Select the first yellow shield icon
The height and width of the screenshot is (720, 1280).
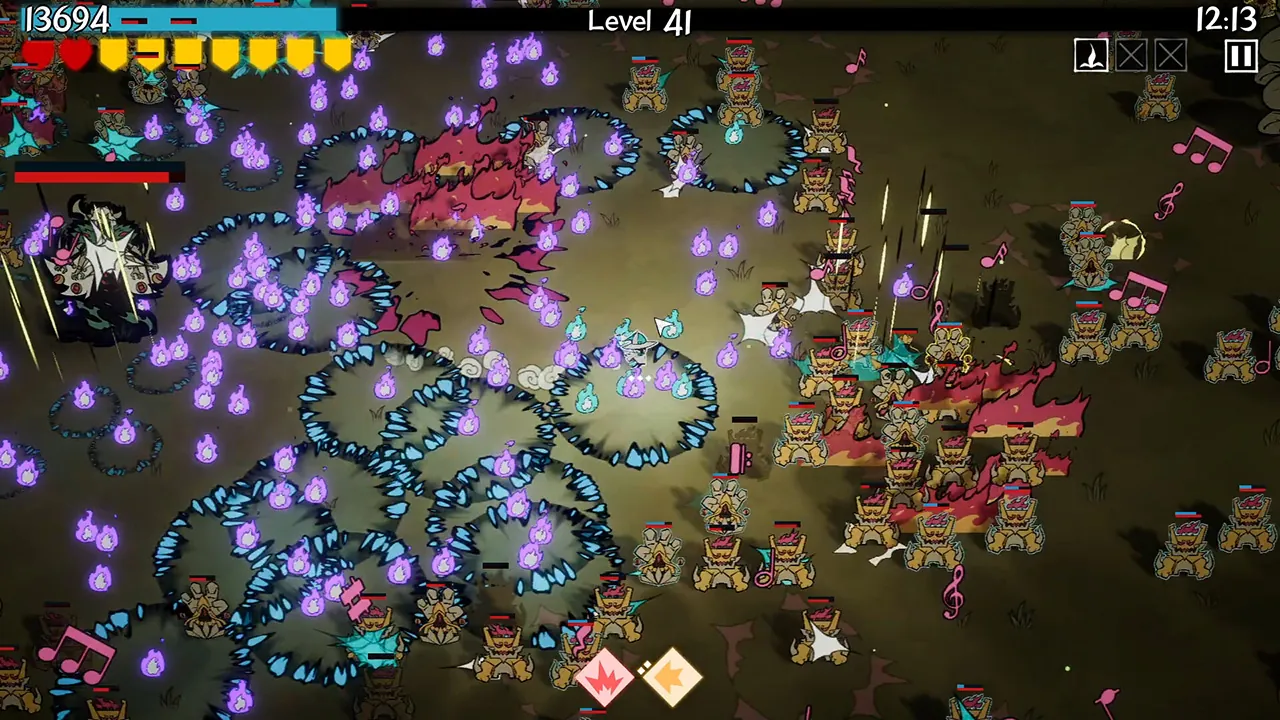[113, 56]
